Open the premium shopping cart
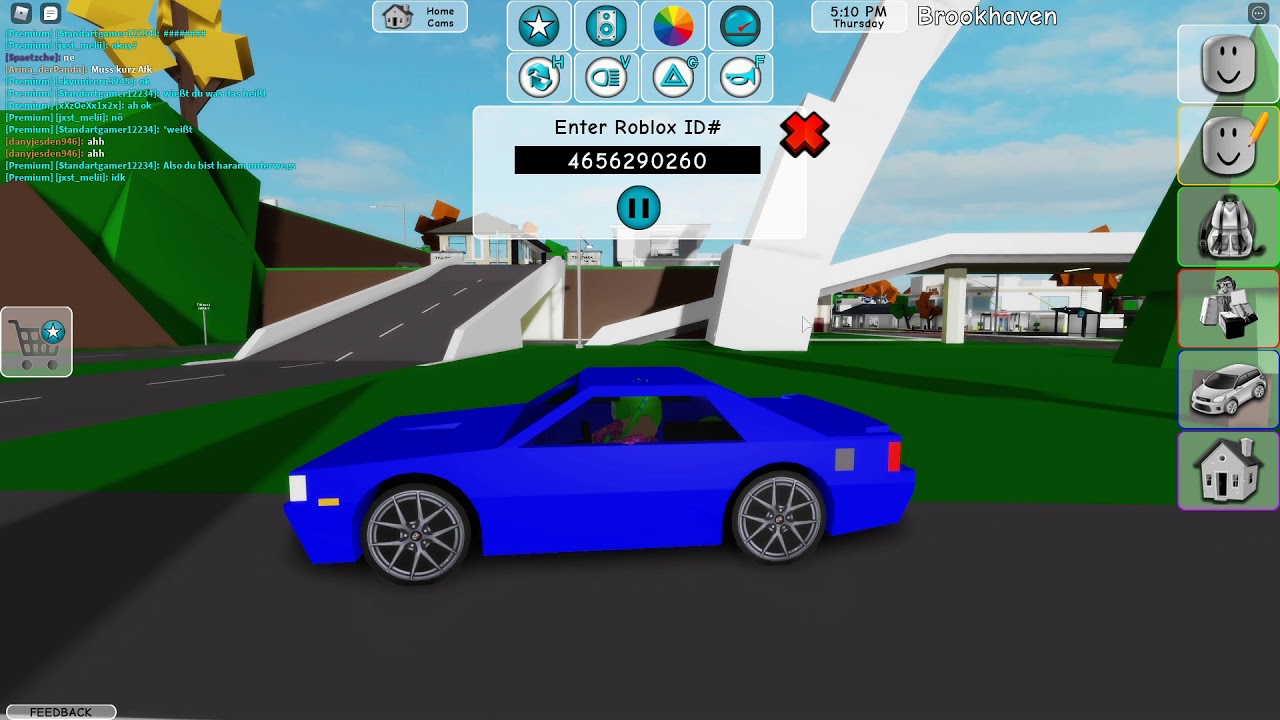The image size is (1280, 720). [x=37, y=341]
